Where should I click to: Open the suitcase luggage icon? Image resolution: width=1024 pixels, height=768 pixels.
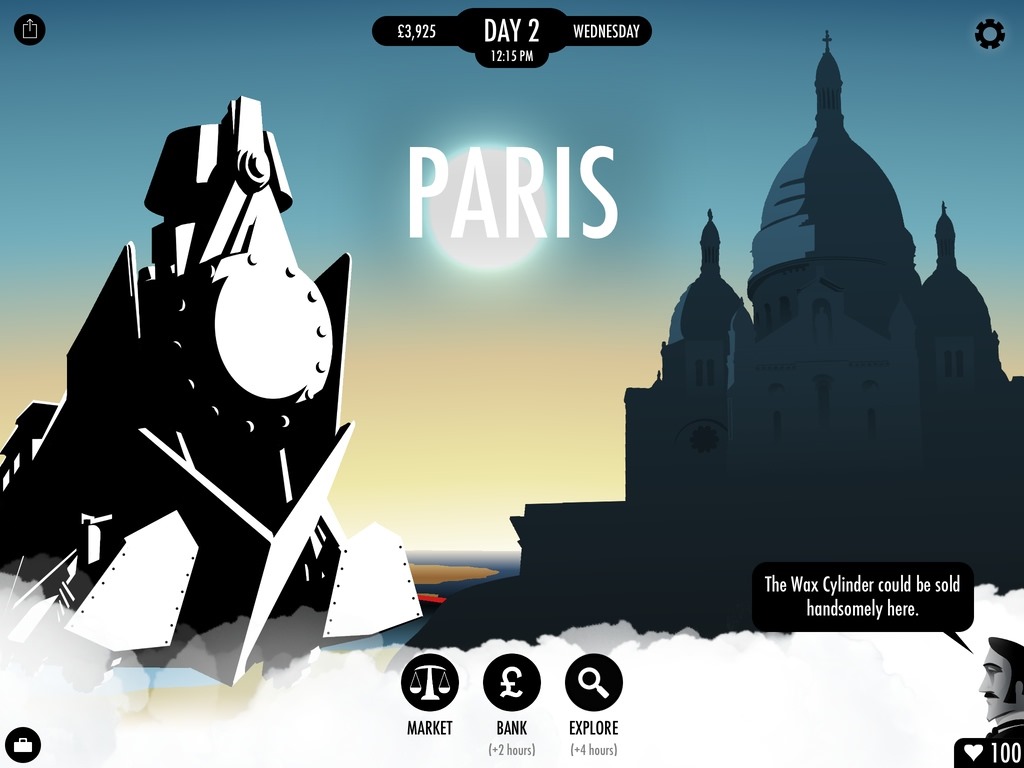pos(22,745)
